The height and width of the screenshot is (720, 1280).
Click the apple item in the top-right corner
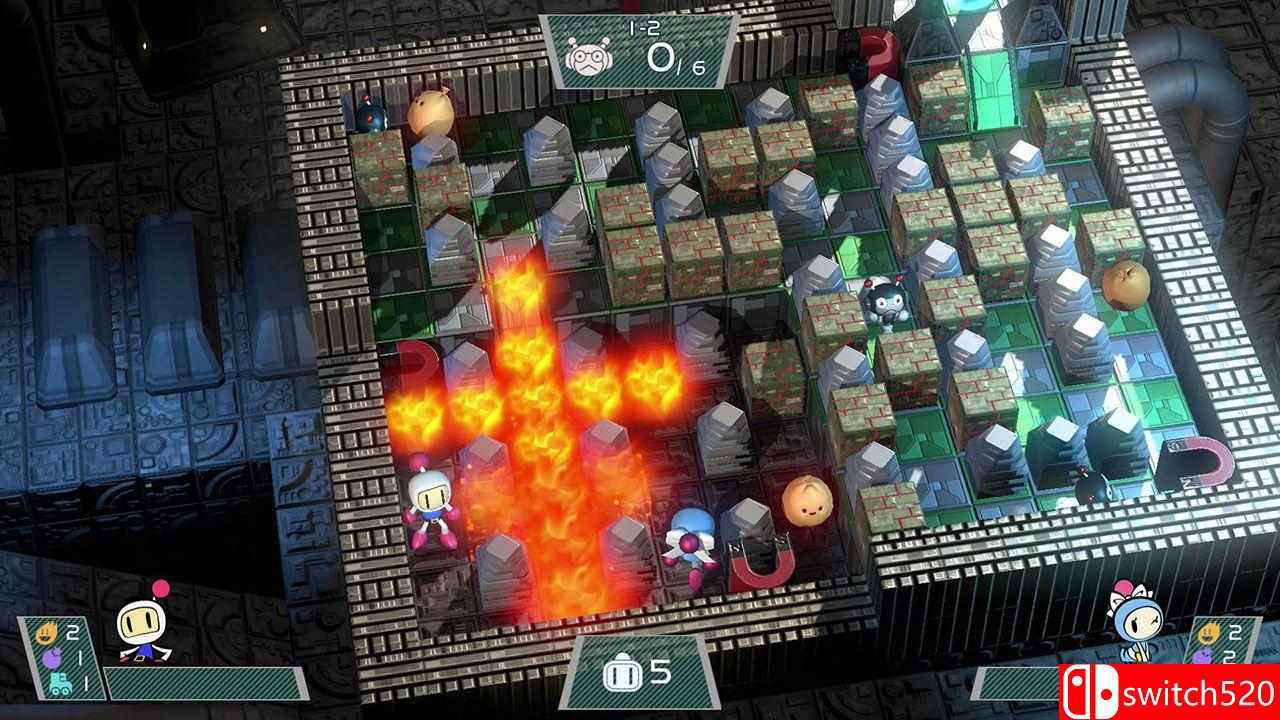(1129, 285)
